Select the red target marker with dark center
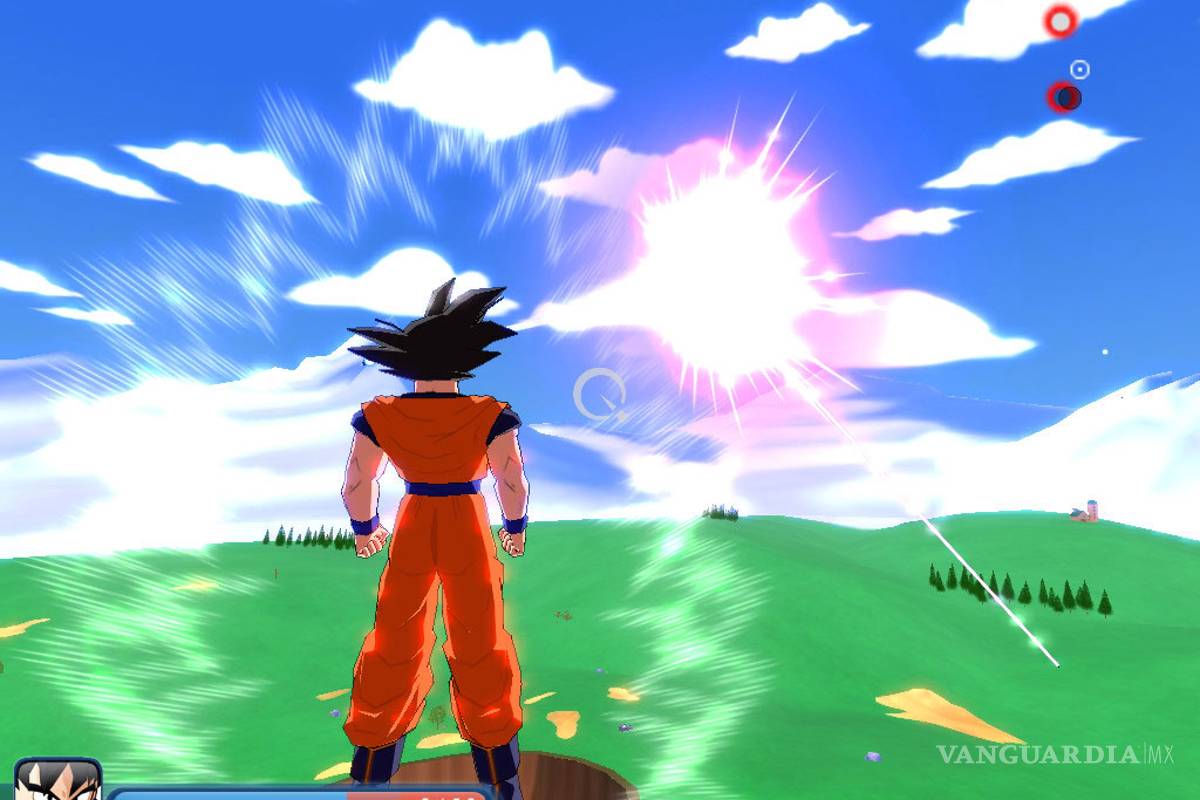Viewport: 1200px width, 800px height. [1064, 97]
